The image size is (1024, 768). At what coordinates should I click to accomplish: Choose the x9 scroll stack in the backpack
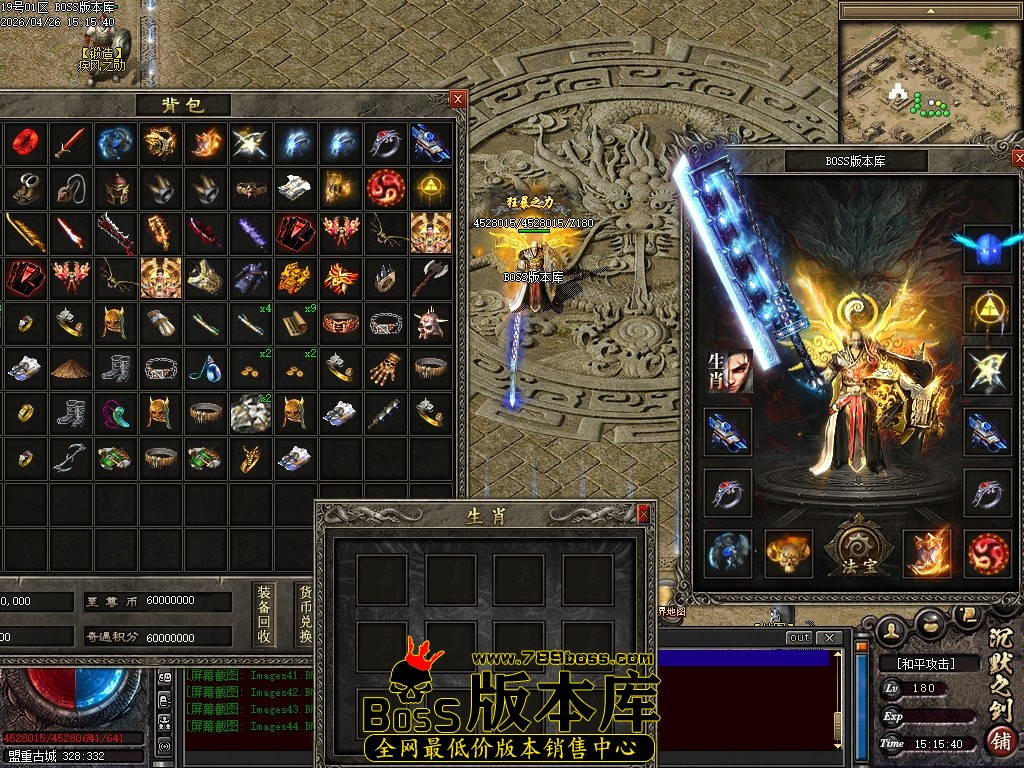pyautogui.click(x=296, y=322)
